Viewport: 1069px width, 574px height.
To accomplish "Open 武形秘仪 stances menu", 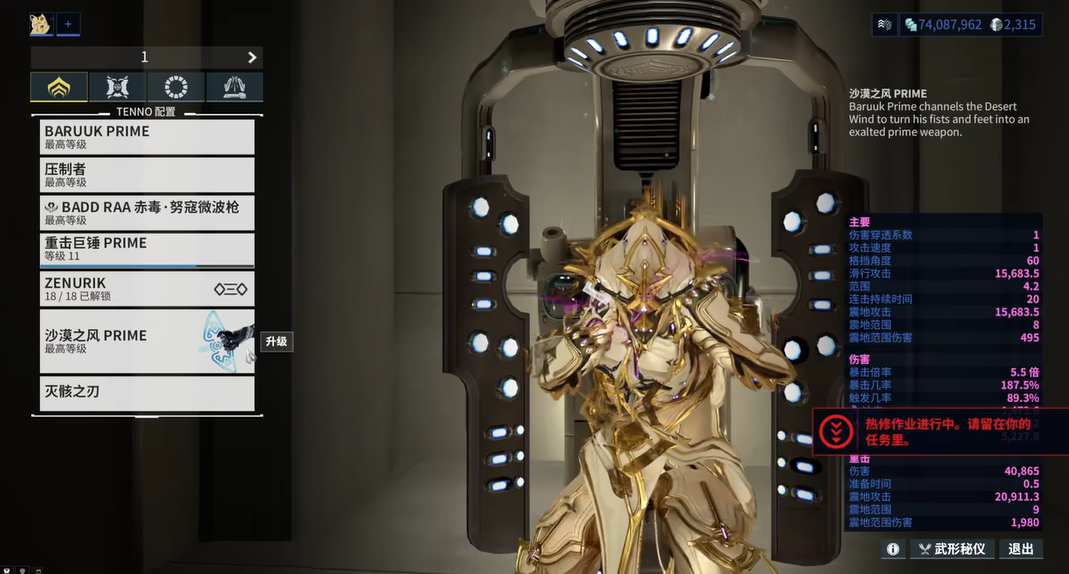I will [953, 549].
